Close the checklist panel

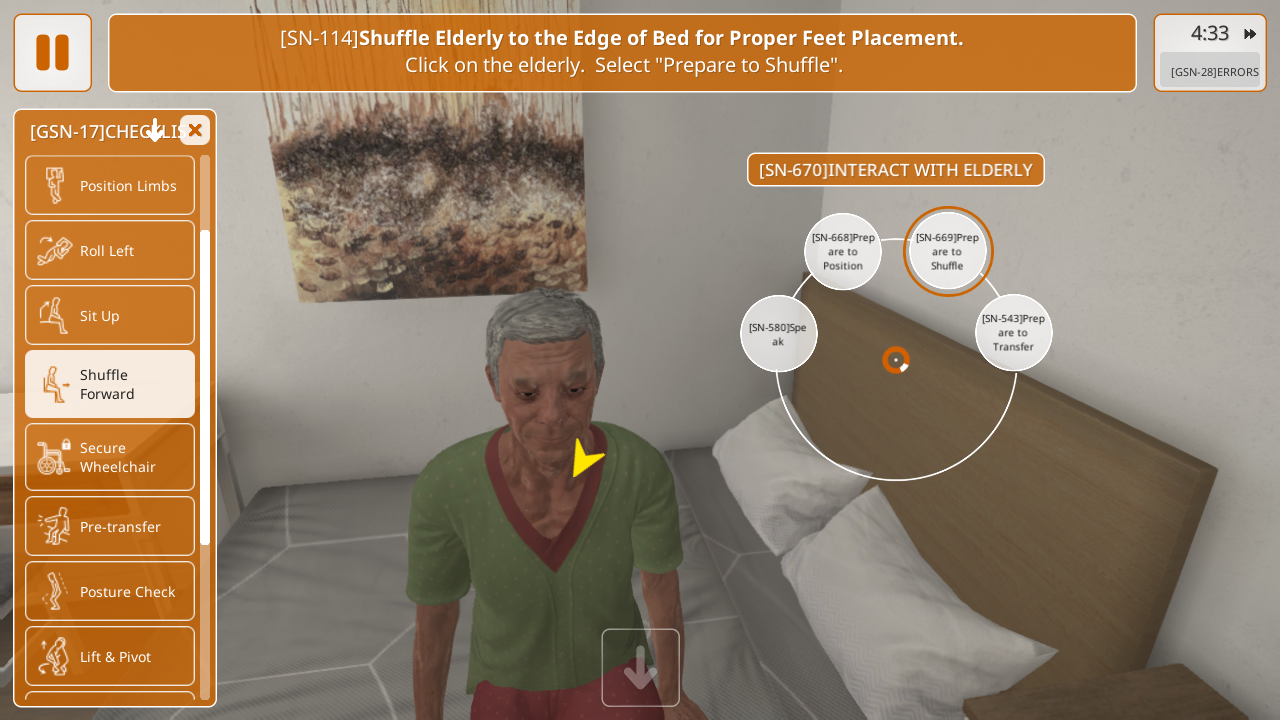tap(195, 130)
